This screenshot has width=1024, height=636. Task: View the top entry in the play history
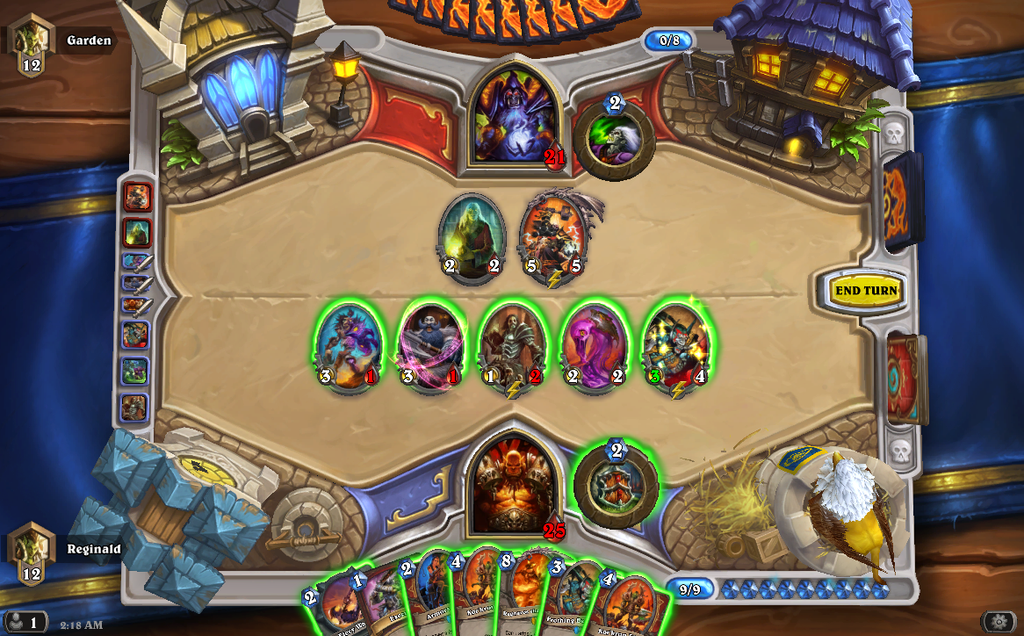click(x=136, y=197)
